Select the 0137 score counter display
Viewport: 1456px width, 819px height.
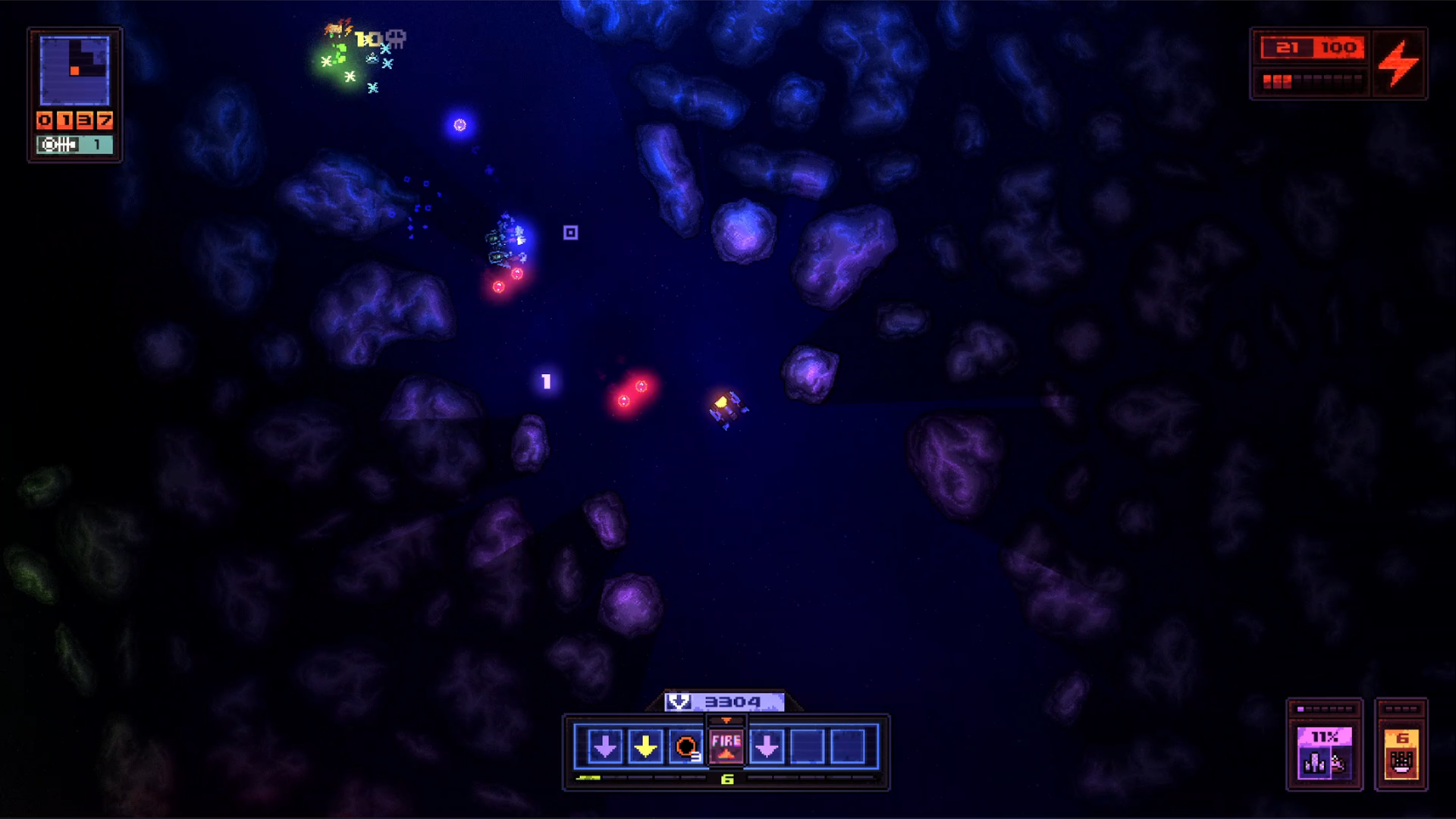(74, 120)
